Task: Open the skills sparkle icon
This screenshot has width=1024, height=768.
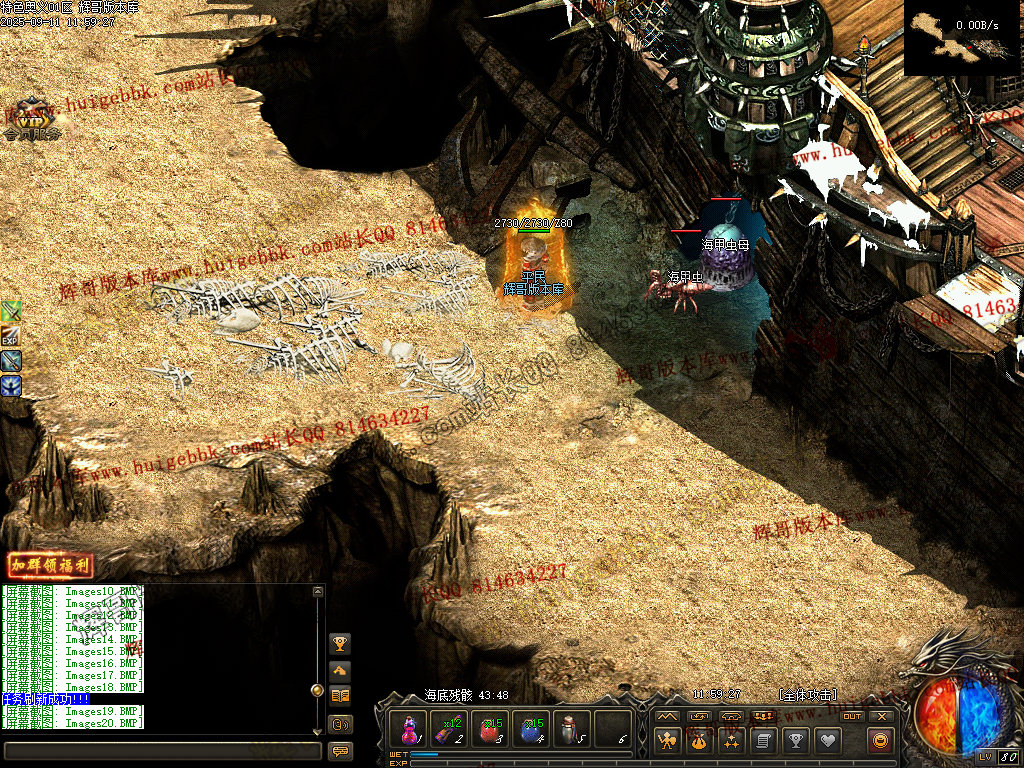Action: click(x=731, y=741)
